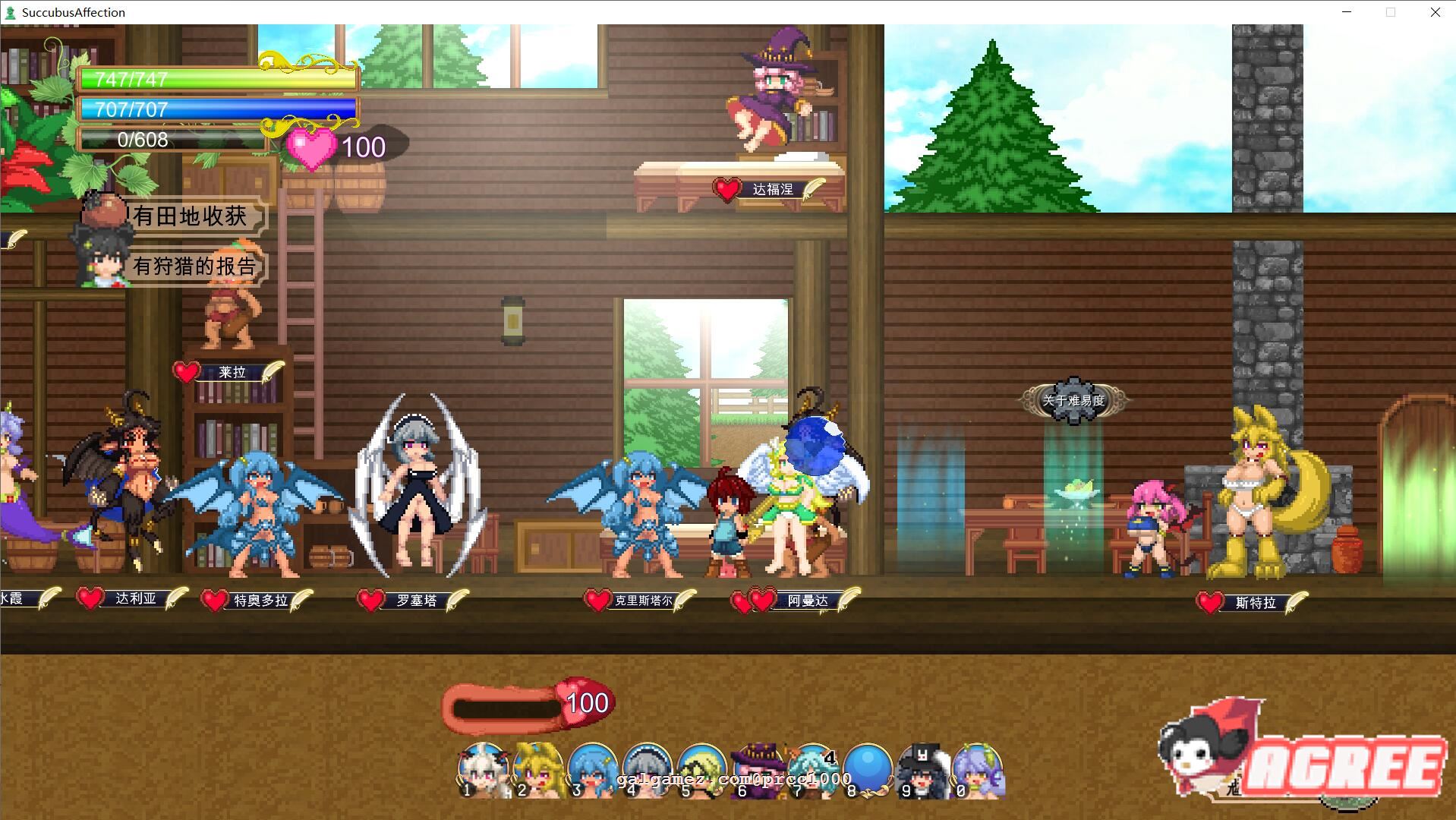1456x820 pixels.
Task: Click the 有狩猎的报告 hunting report notice
Action: click(x=194, y=266)
